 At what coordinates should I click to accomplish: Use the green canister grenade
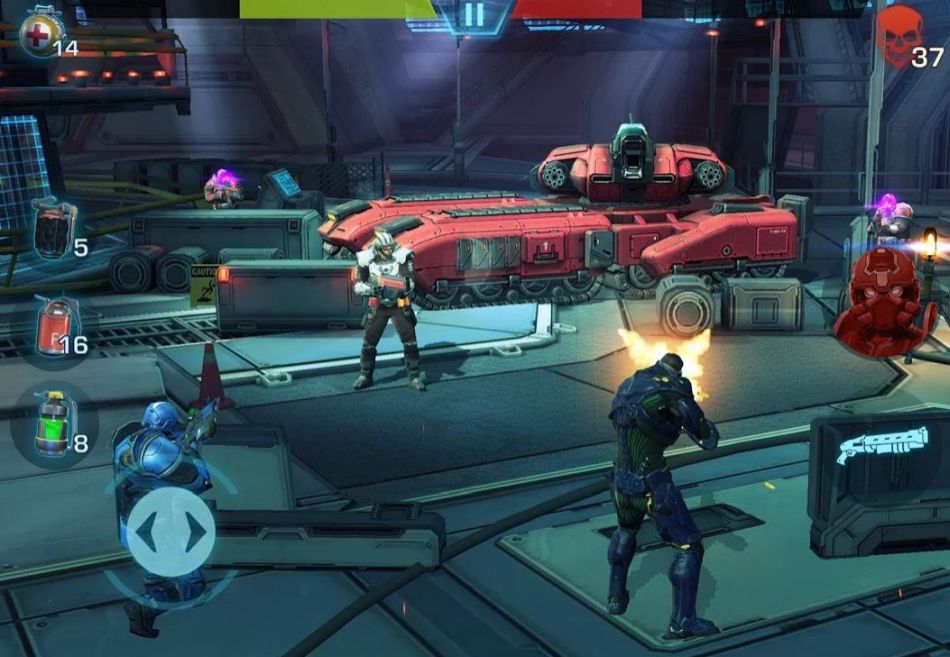52,424
